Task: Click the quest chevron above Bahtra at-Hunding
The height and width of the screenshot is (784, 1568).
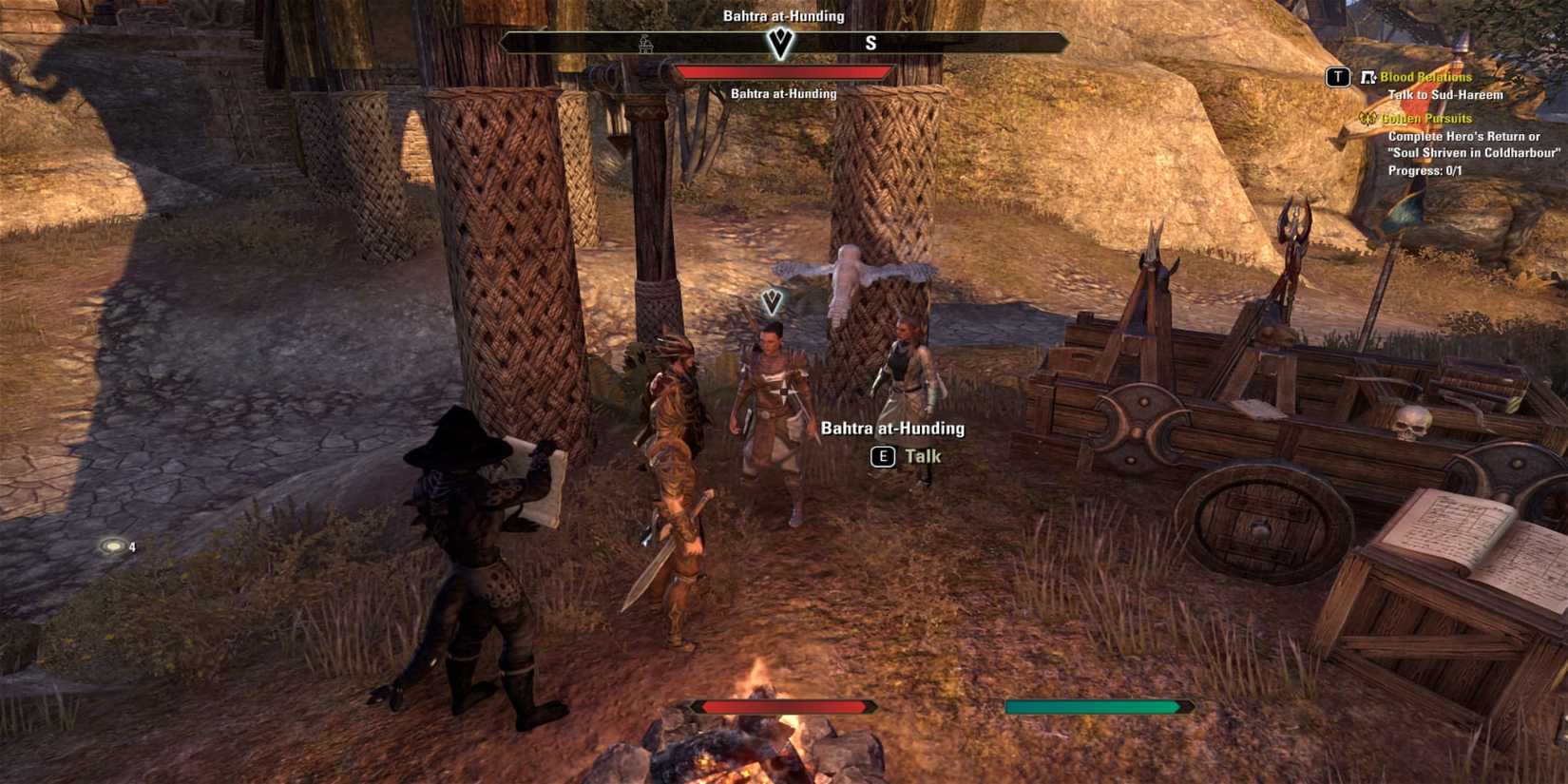Action: tap(772, 300)
